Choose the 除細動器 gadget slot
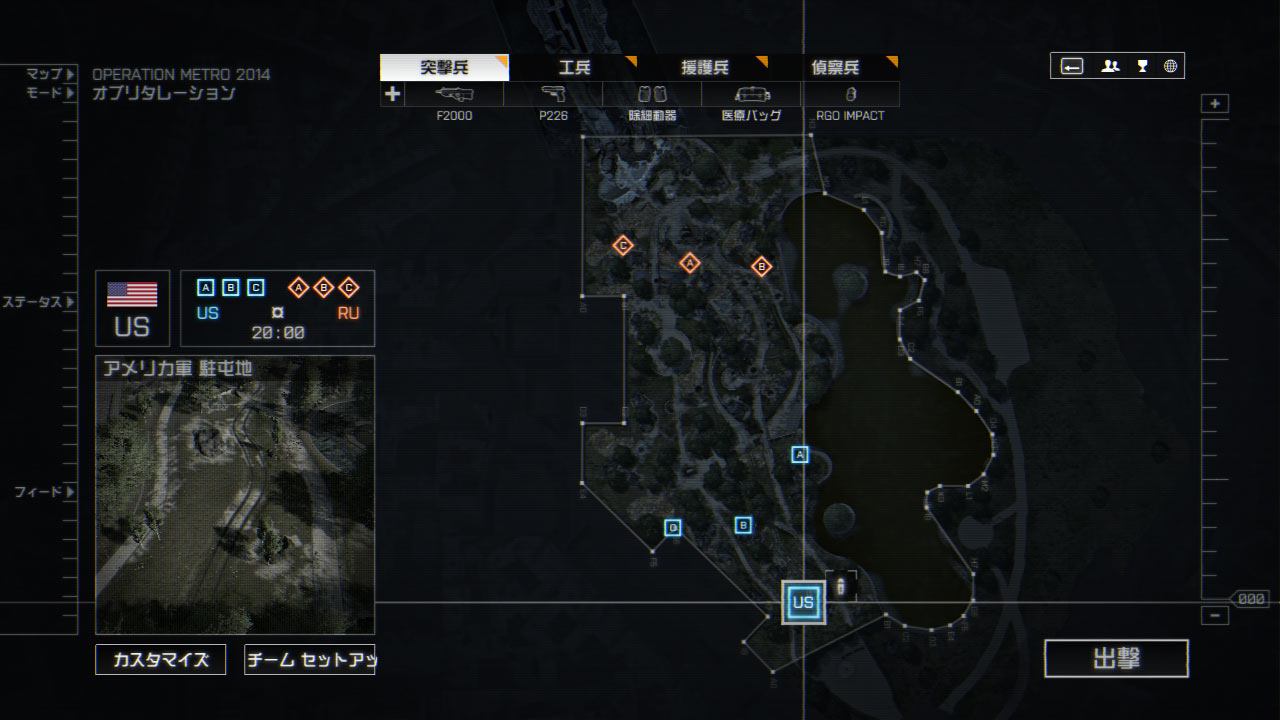The width and height of the screenshot is (1280, 720). pyautogui.click(x=652, y=95)
